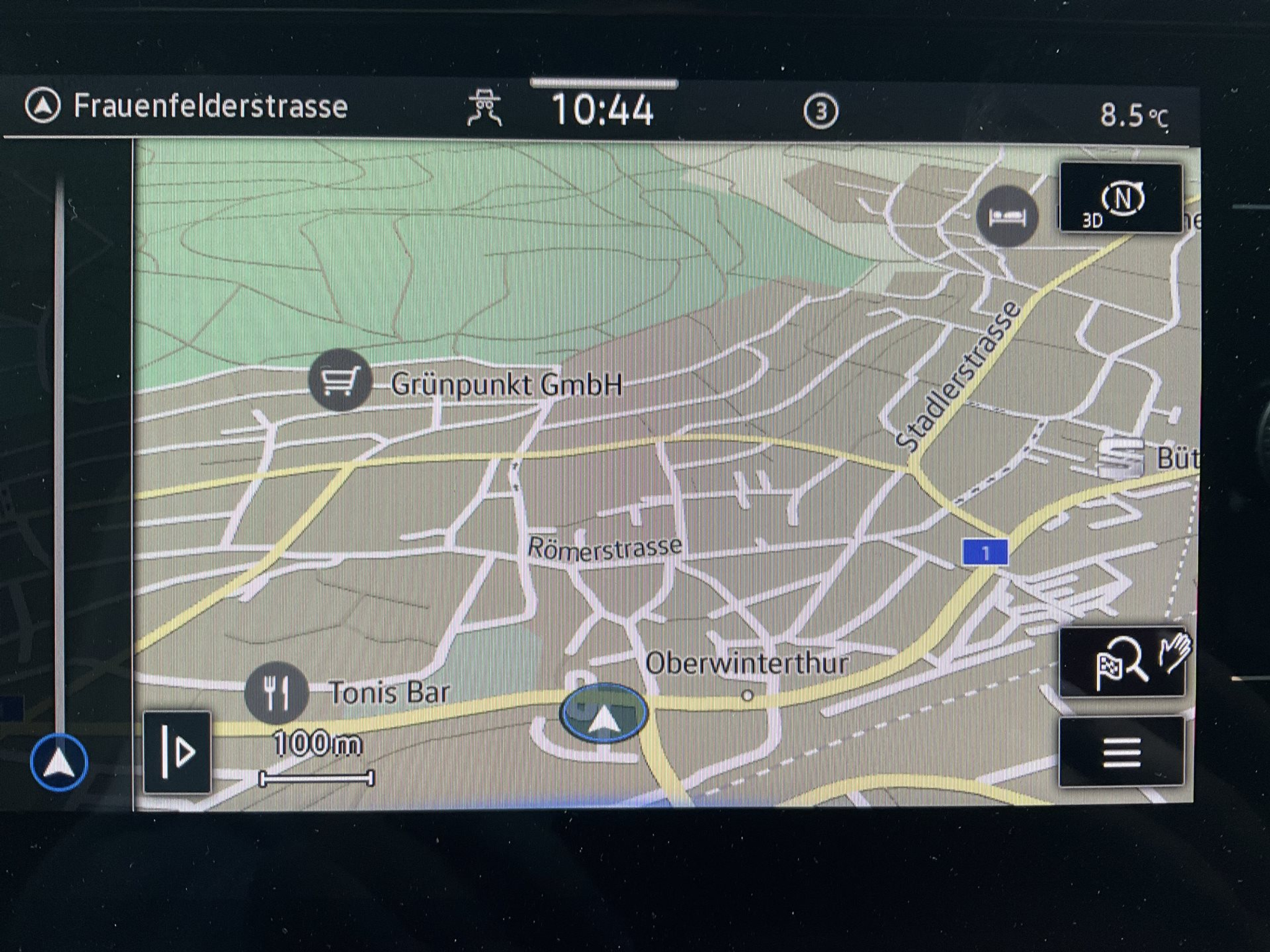Open the hamburger menu button
The width and height of the screenshot is (1270, 952).
pos(1121,752)
